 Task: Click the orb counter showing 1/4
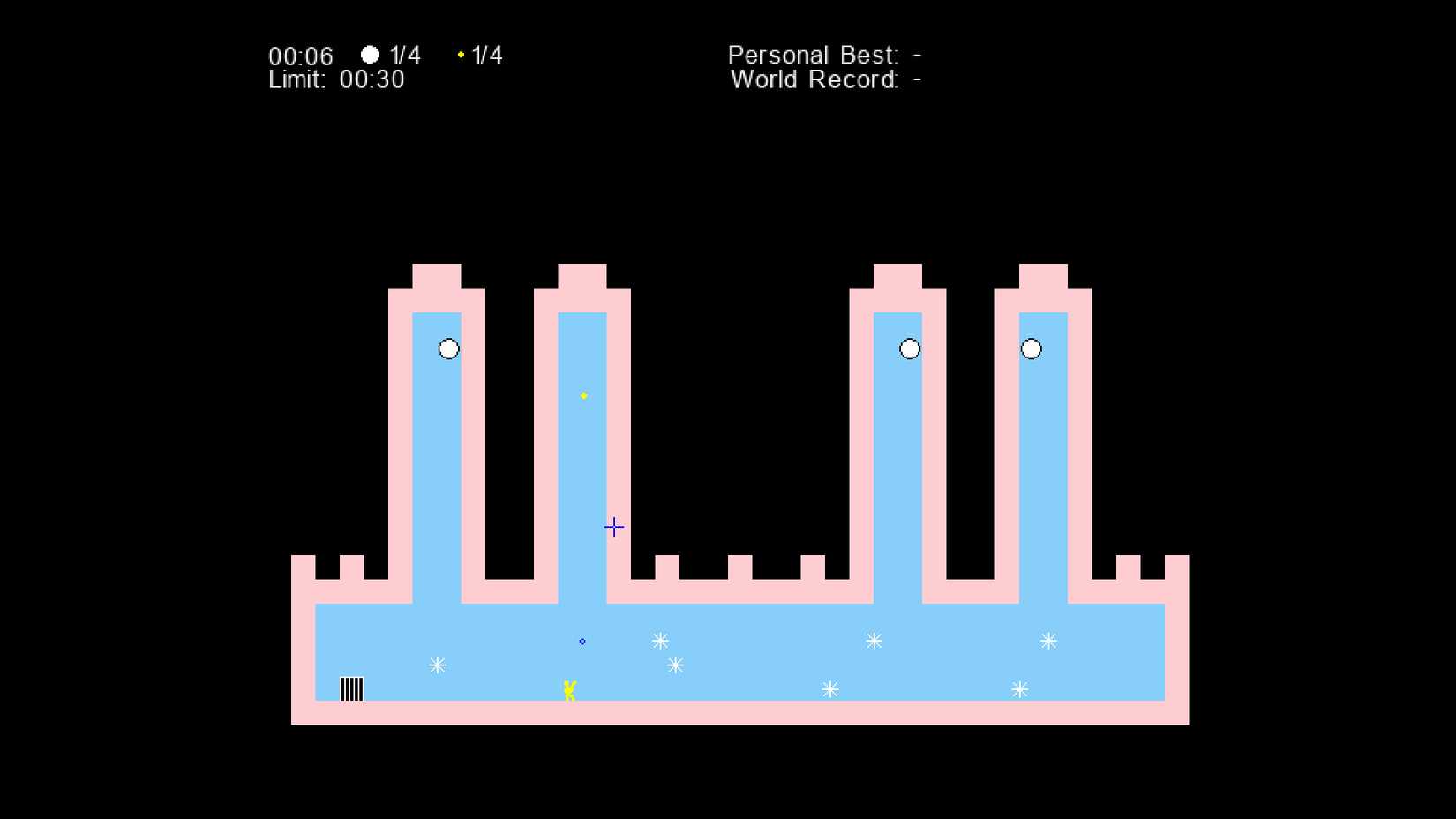click(392, 55)
